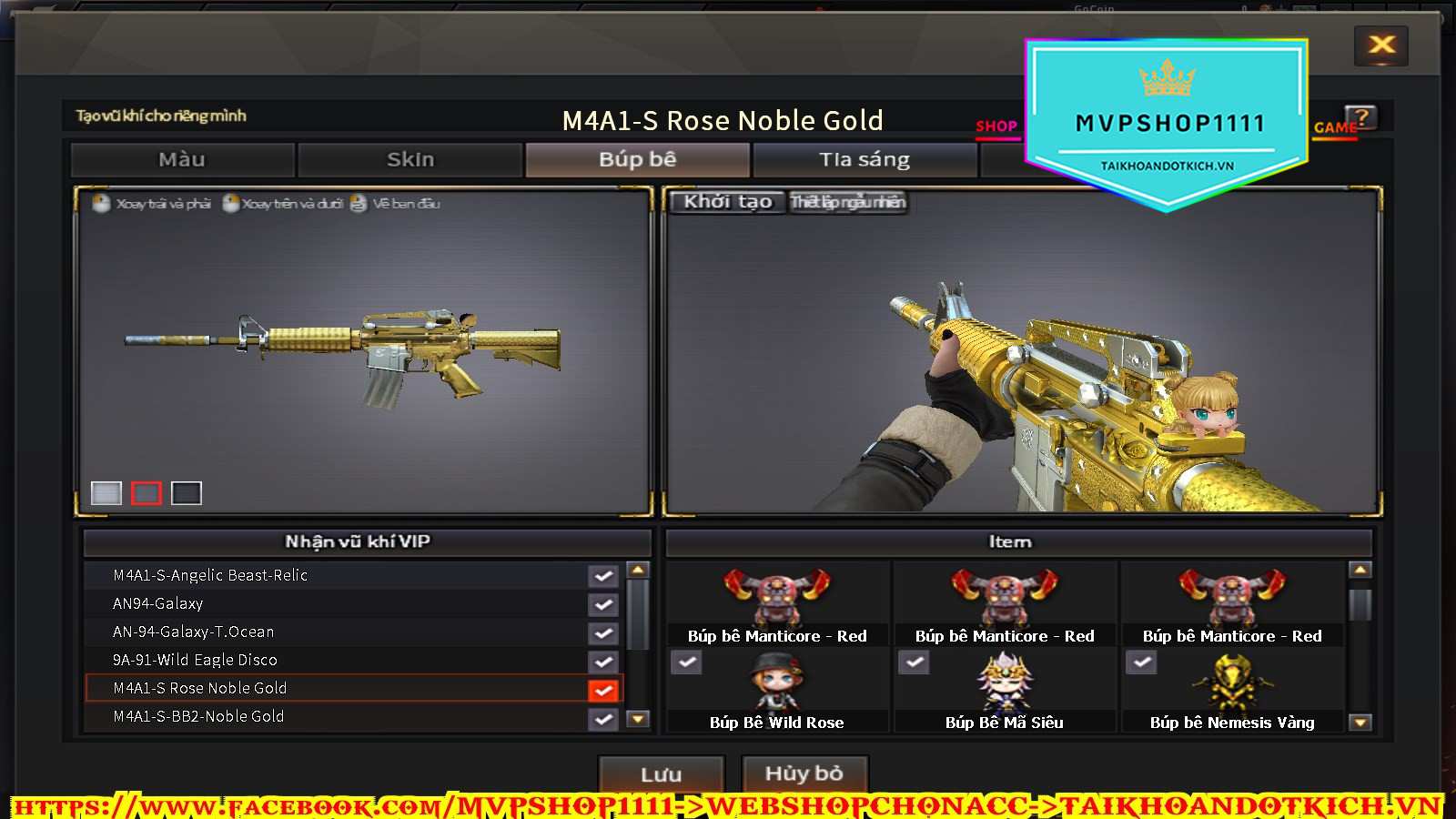This screenshot has height=819, width=1456.
Task: Select the Búp bê tab
Action: pyautogui.click(x=637, y=160)
